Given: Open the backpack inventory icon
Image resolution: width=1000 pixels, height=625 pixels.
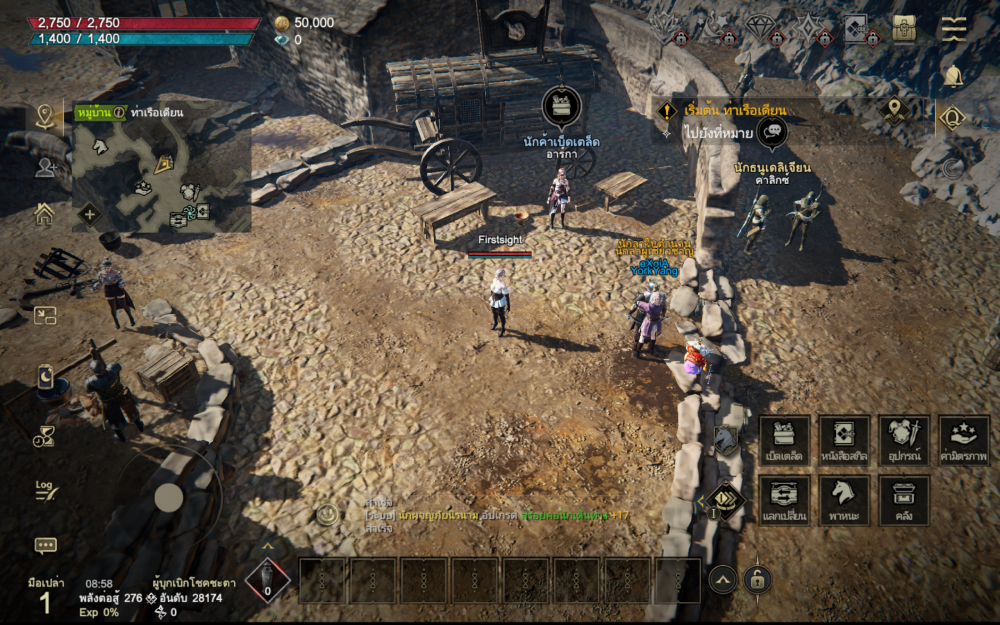Looking at the screenshot, I should point(906,28).
